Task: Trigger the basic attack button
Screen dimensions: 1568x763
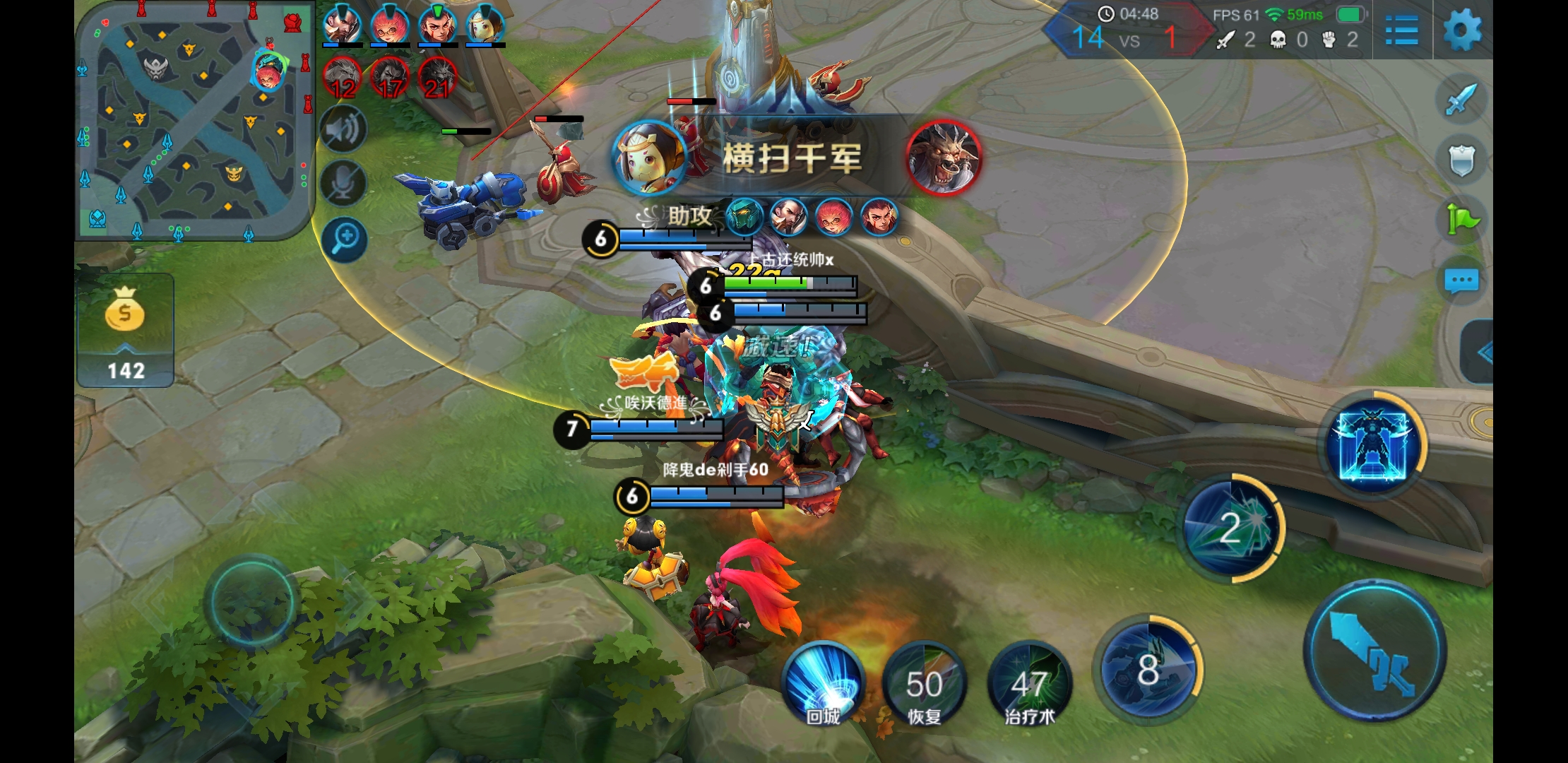Action: pos(1374,650)
